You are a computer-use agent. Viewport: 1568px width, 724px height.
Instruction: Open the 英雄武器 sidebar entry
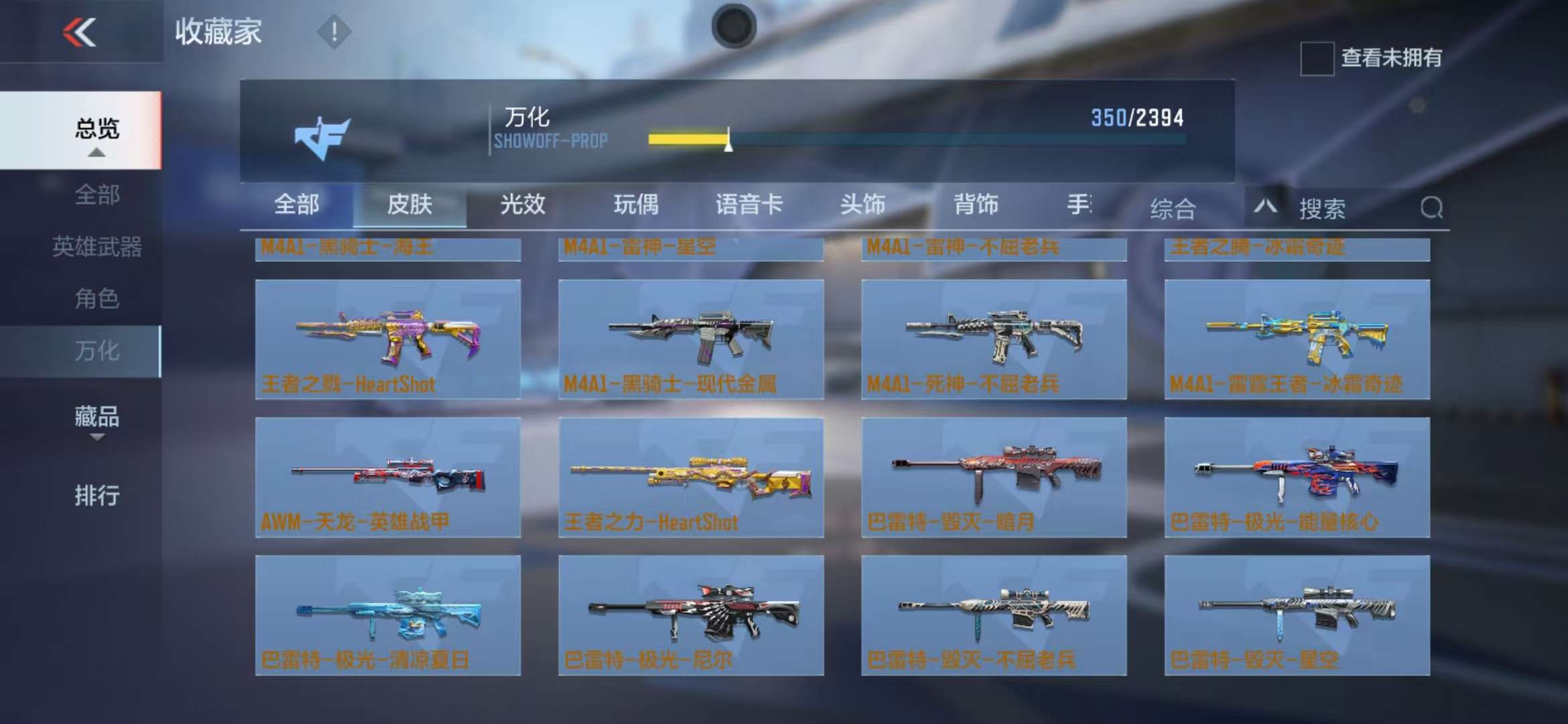[96, 247]
